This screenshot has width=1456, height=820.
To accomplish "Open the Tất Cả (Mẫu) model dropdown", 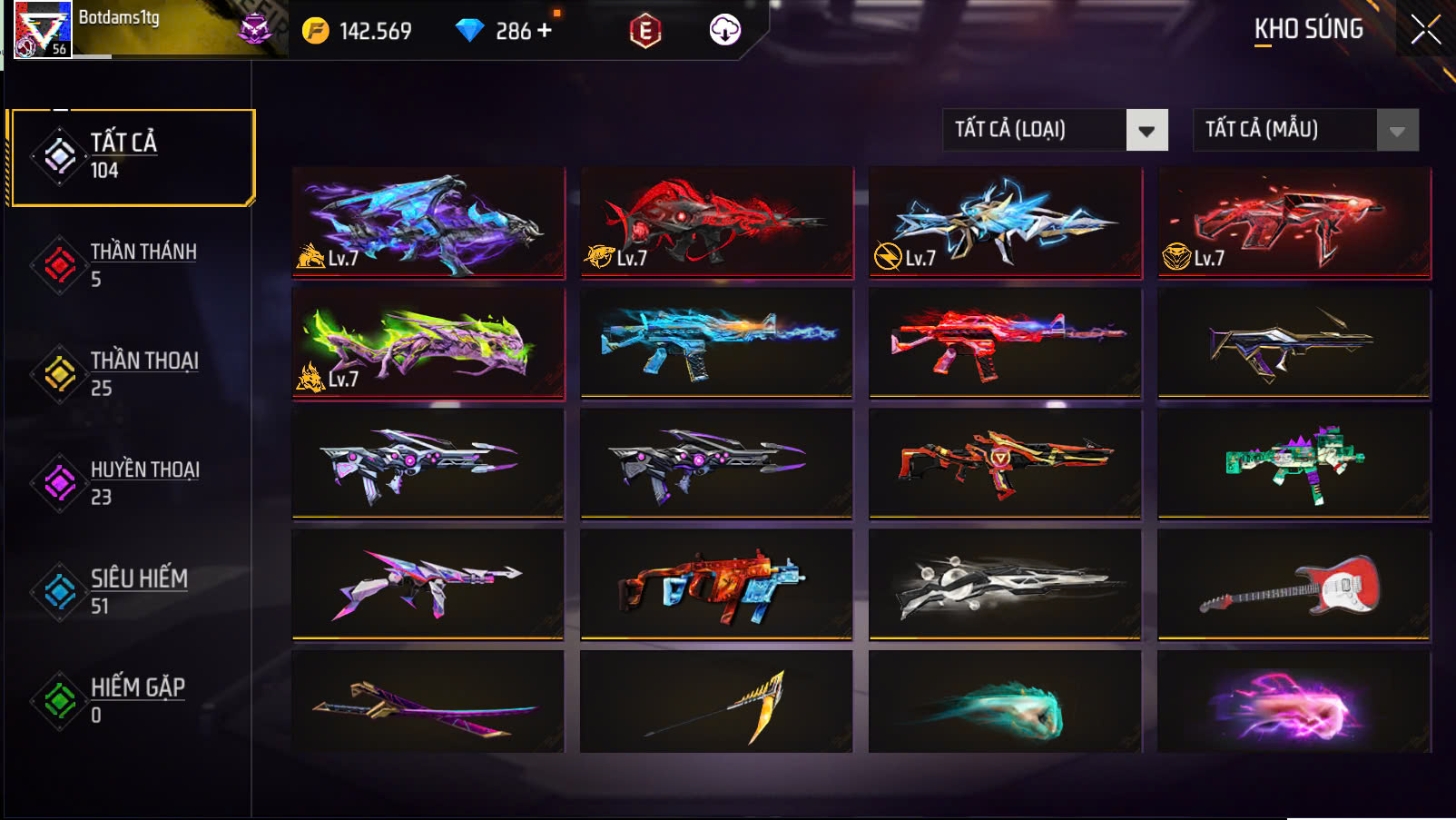I will (x=1305, y=130).
